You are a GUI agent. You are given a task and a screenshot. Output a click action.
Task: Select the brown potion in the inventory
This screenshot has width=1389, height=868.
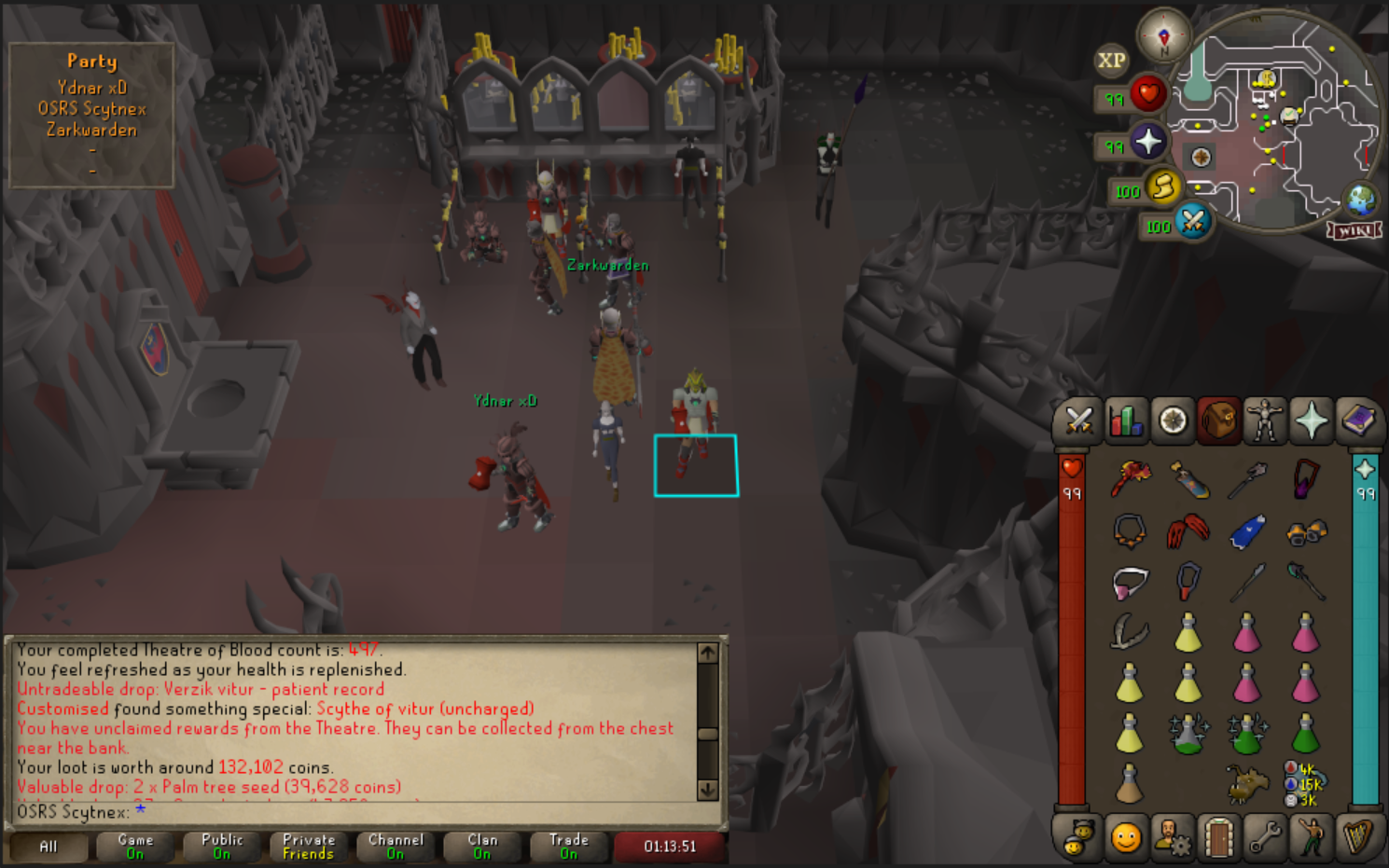click(x=1129, y=784)
